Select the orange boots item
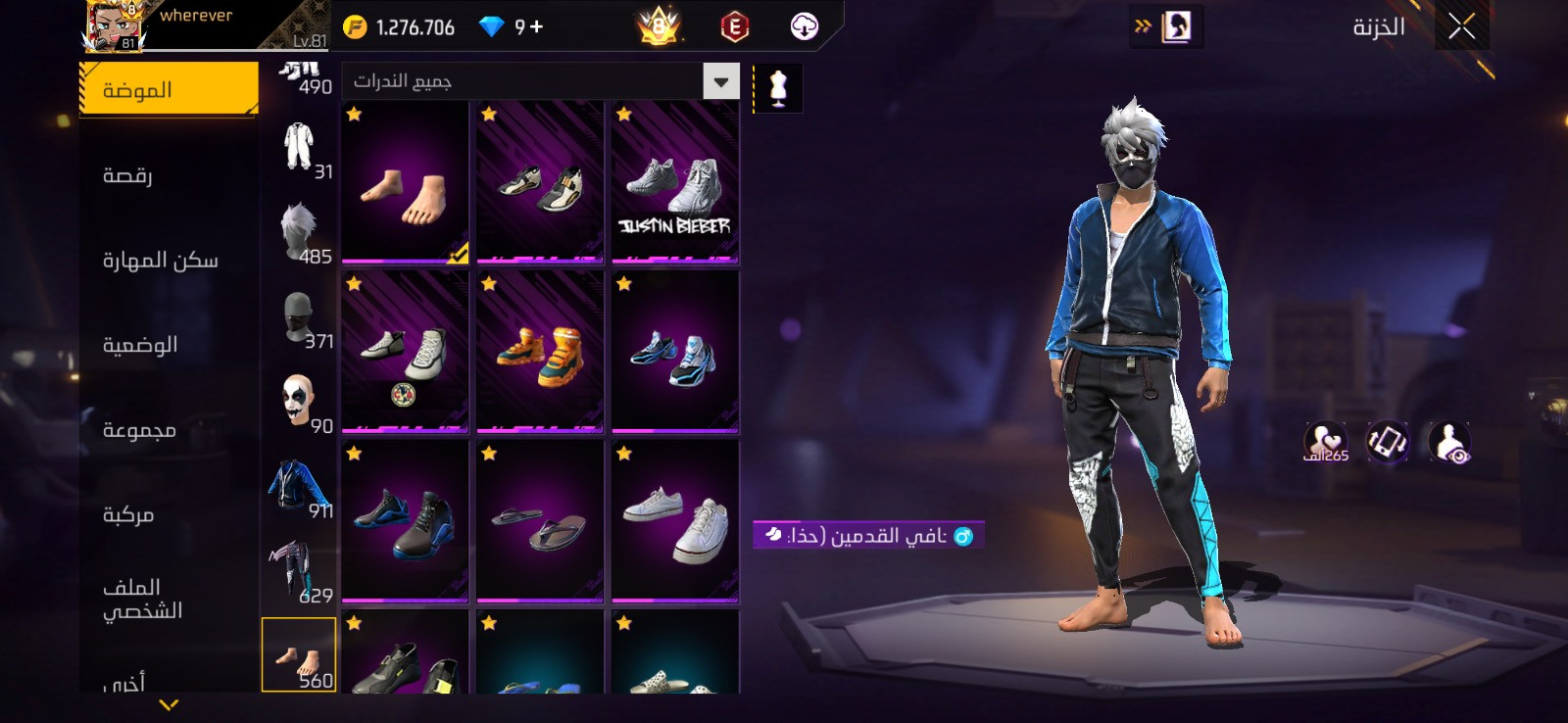 click(x=539, y=353)
